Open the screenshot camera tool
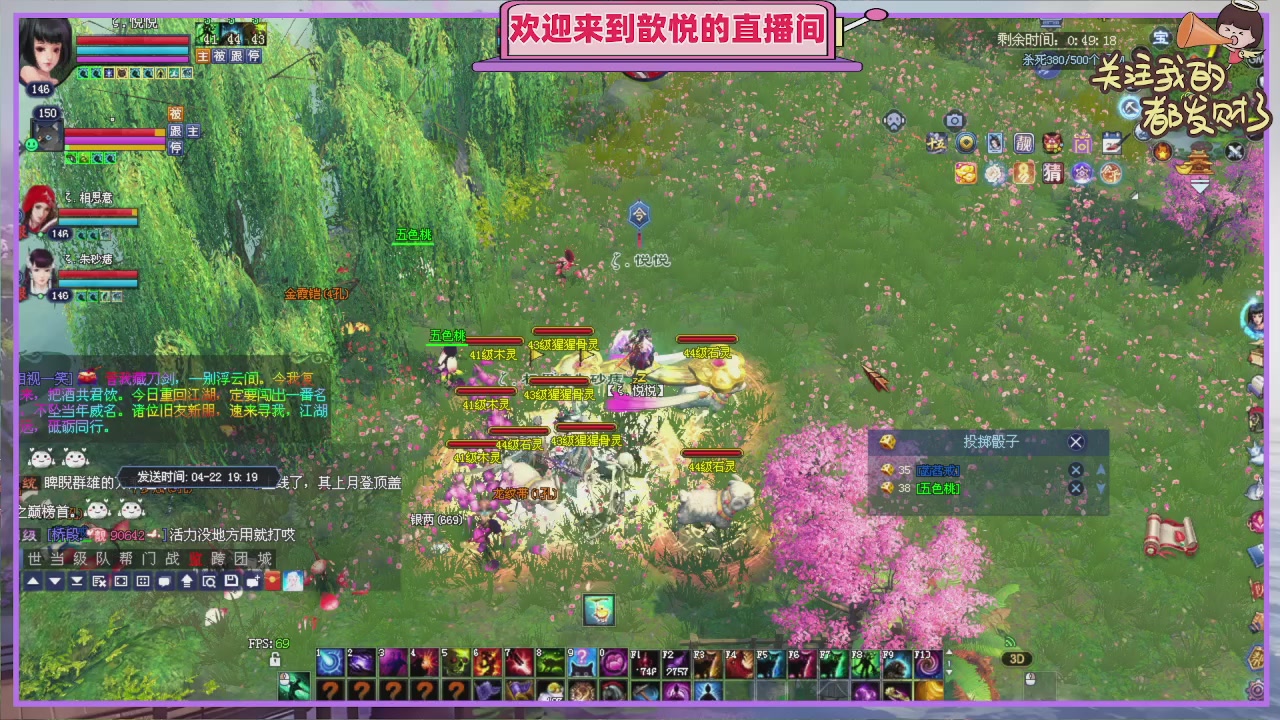The height and width of the screenshot is (720, 1280). [955, 120]
